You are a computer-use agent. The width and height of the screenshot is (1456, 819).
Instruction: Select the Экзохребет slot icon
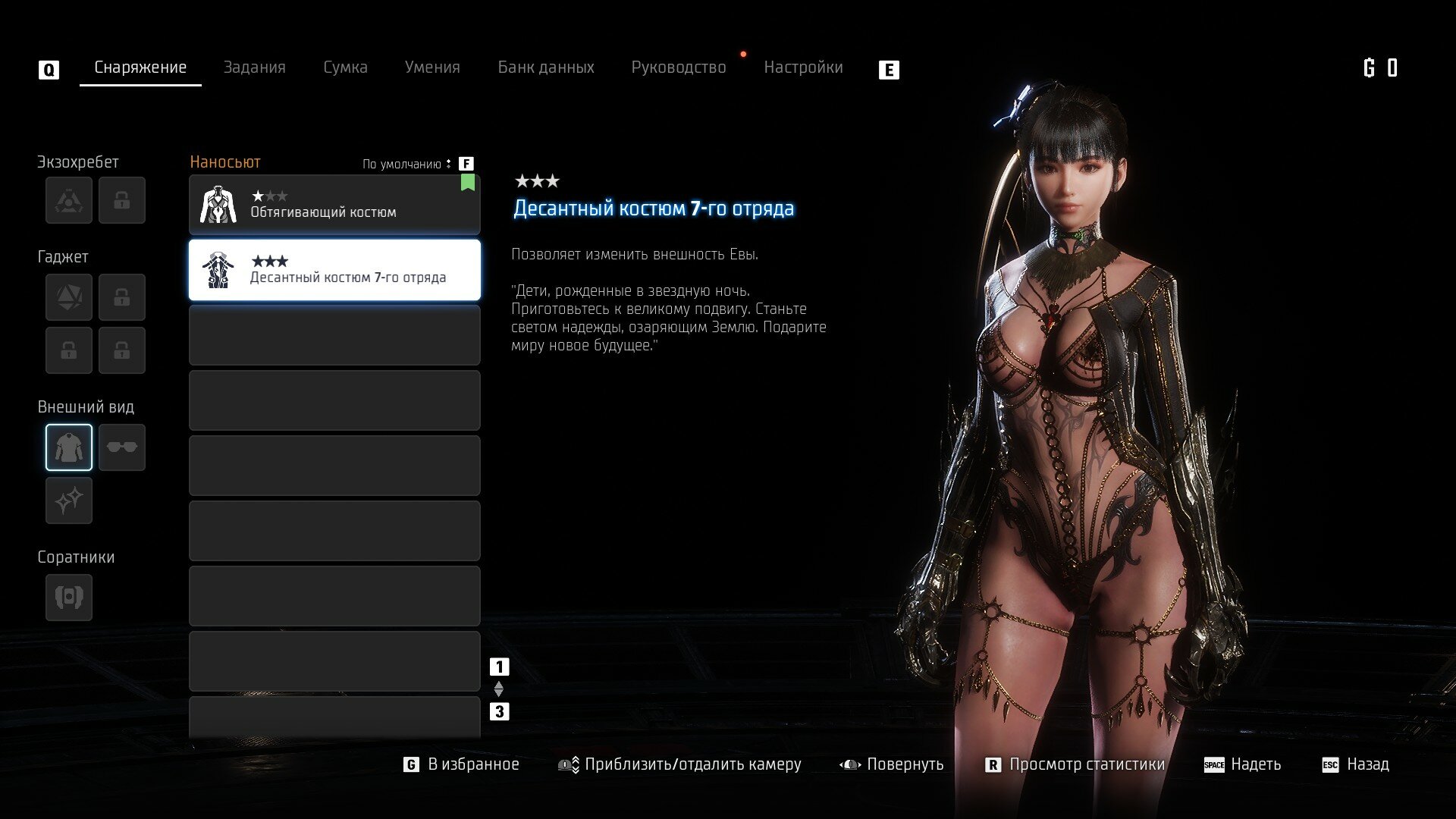click(x=68, y=199)
